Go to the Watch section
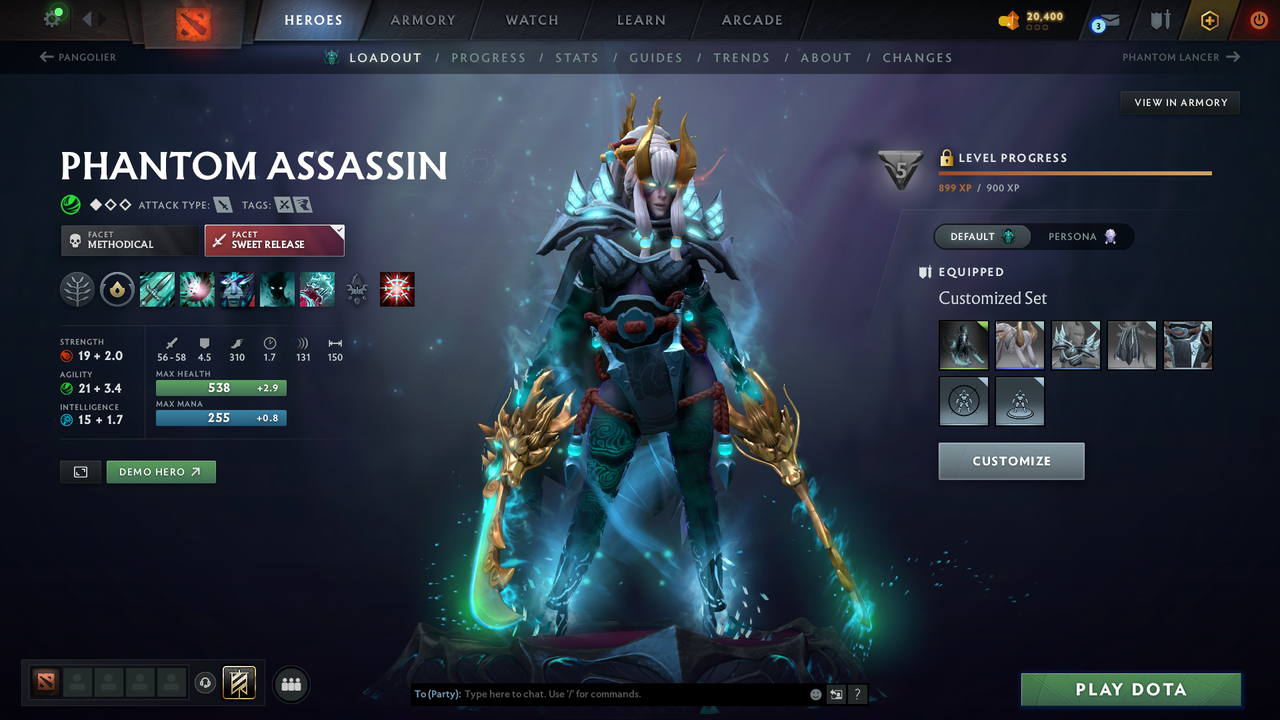This screenshot has width=1280, height=720. [x=532, y=20]
